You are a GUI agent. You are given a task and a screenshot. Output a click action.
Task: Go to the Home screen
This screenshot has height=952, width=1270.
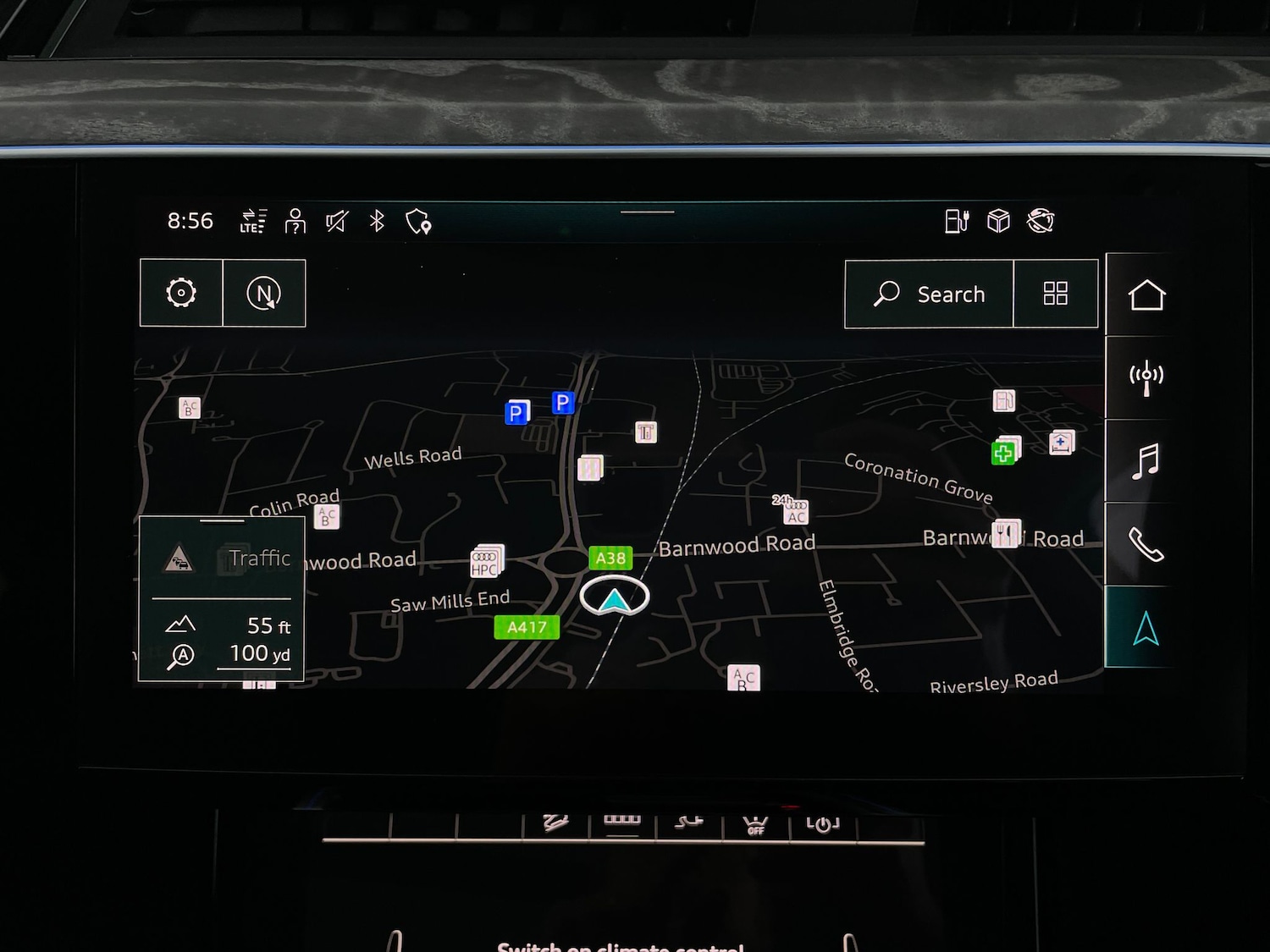click(x=1146, y=295)
